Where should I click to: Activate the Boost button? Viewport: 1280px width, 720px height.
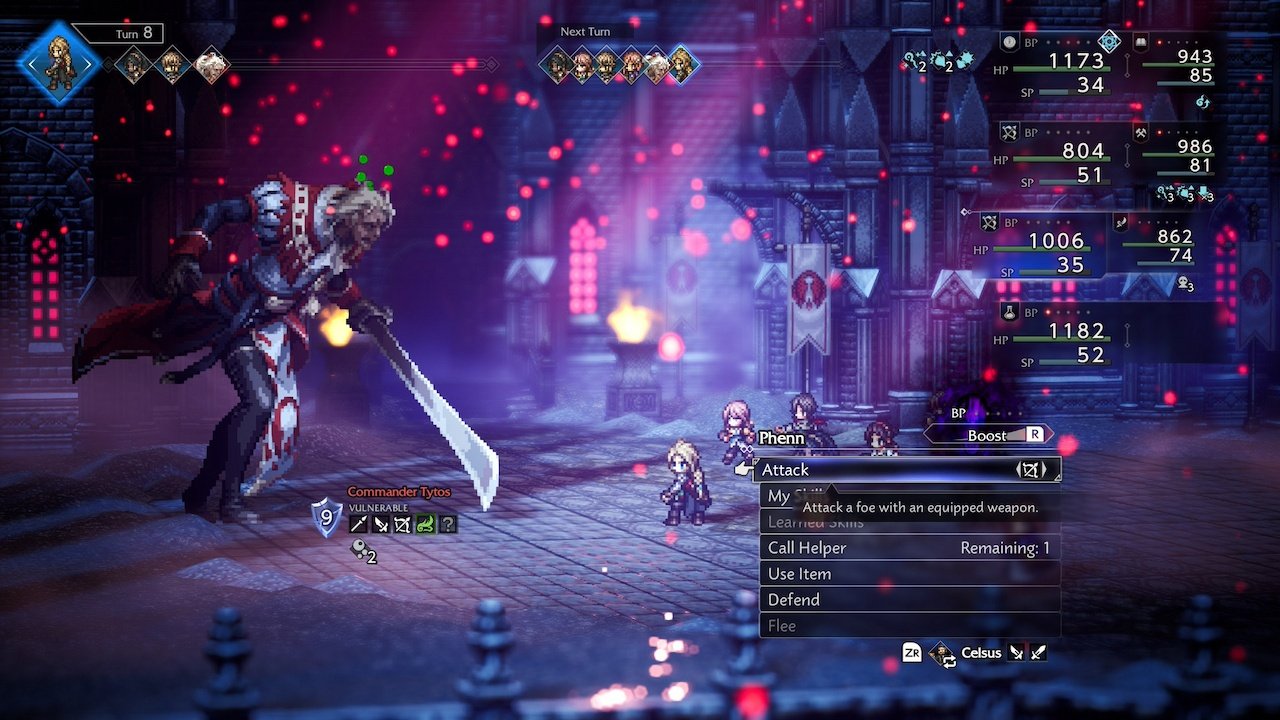(x=990, y=435)
